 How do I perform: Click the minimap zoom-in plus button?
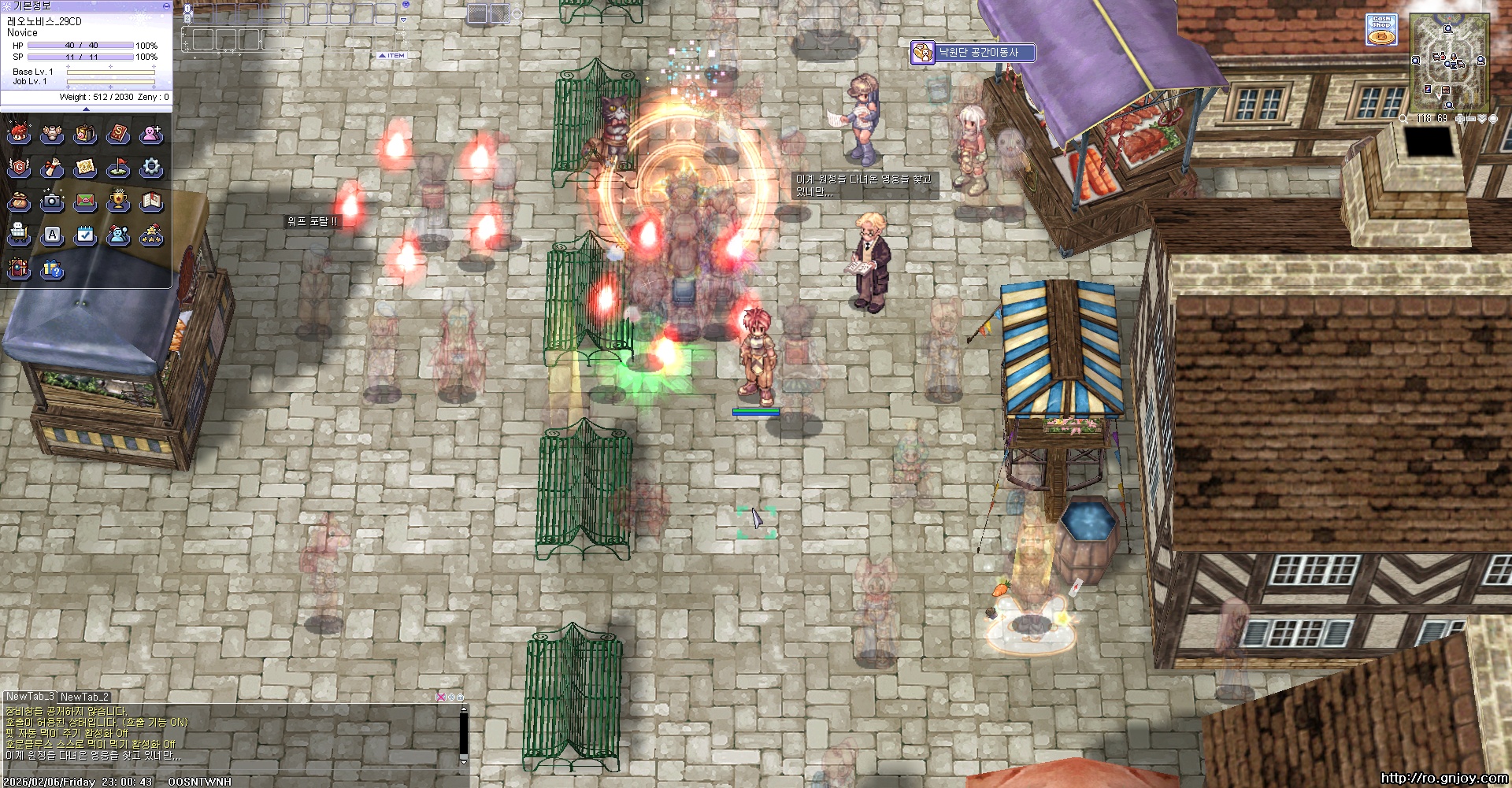point(1459,119)
